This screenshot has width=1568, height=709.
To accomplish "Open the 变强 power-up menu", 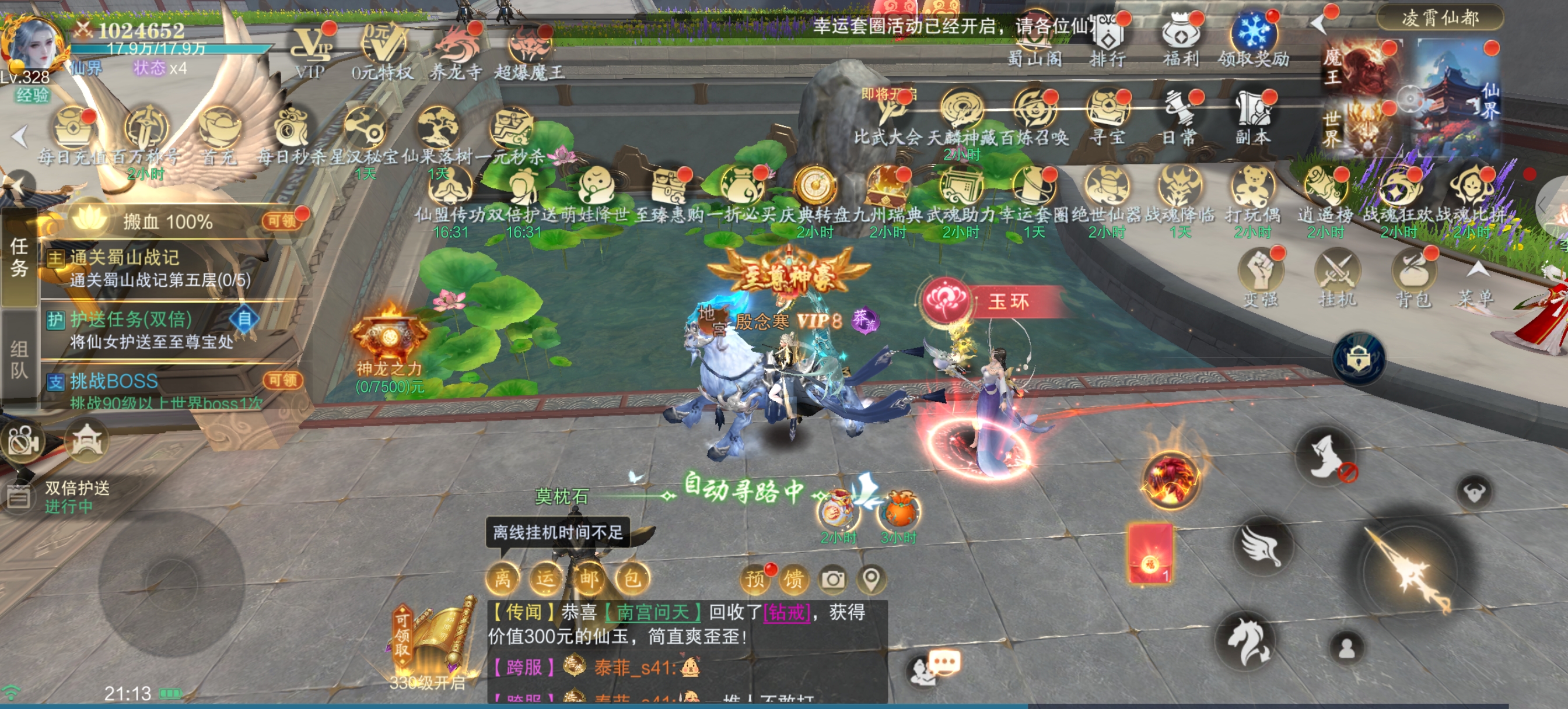I will pos(1260,274).
